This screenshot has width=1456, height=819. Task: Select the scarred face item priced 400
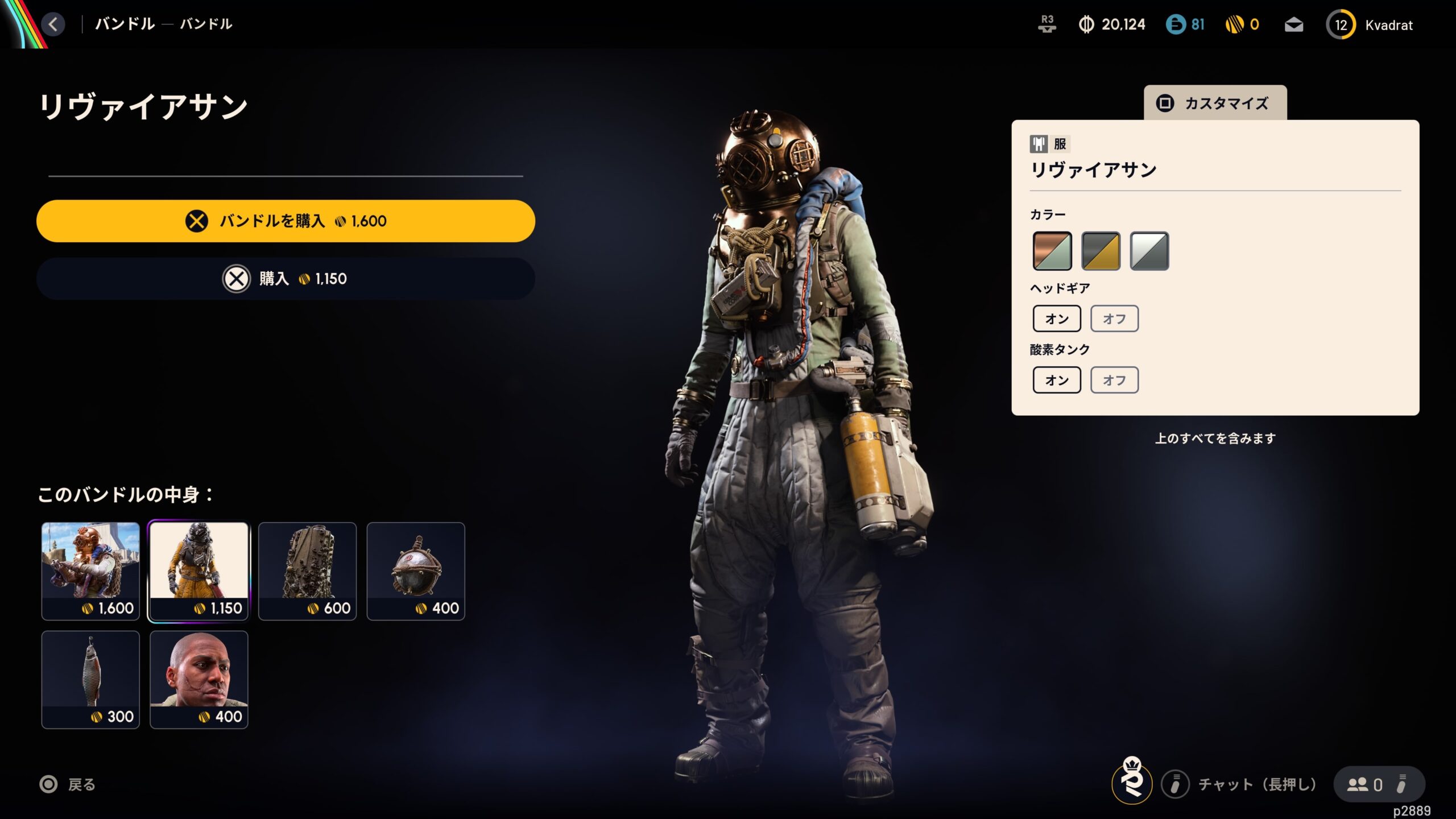pyautogui.click(x=199, y=679)
